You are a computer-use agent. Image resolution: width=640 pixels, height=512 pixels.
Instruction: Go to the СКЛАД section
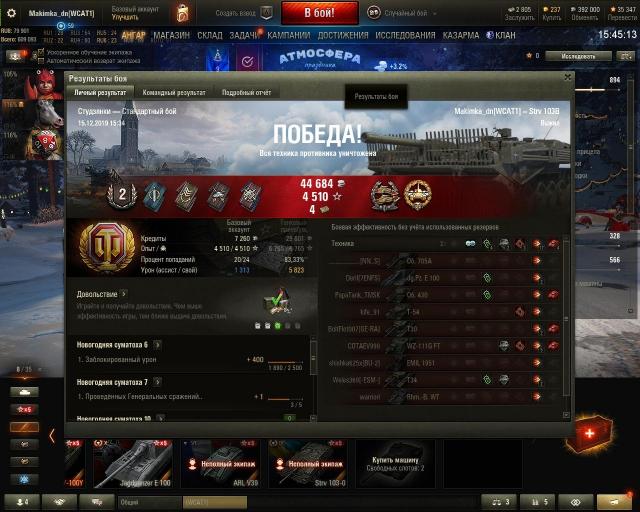(210, 35)
